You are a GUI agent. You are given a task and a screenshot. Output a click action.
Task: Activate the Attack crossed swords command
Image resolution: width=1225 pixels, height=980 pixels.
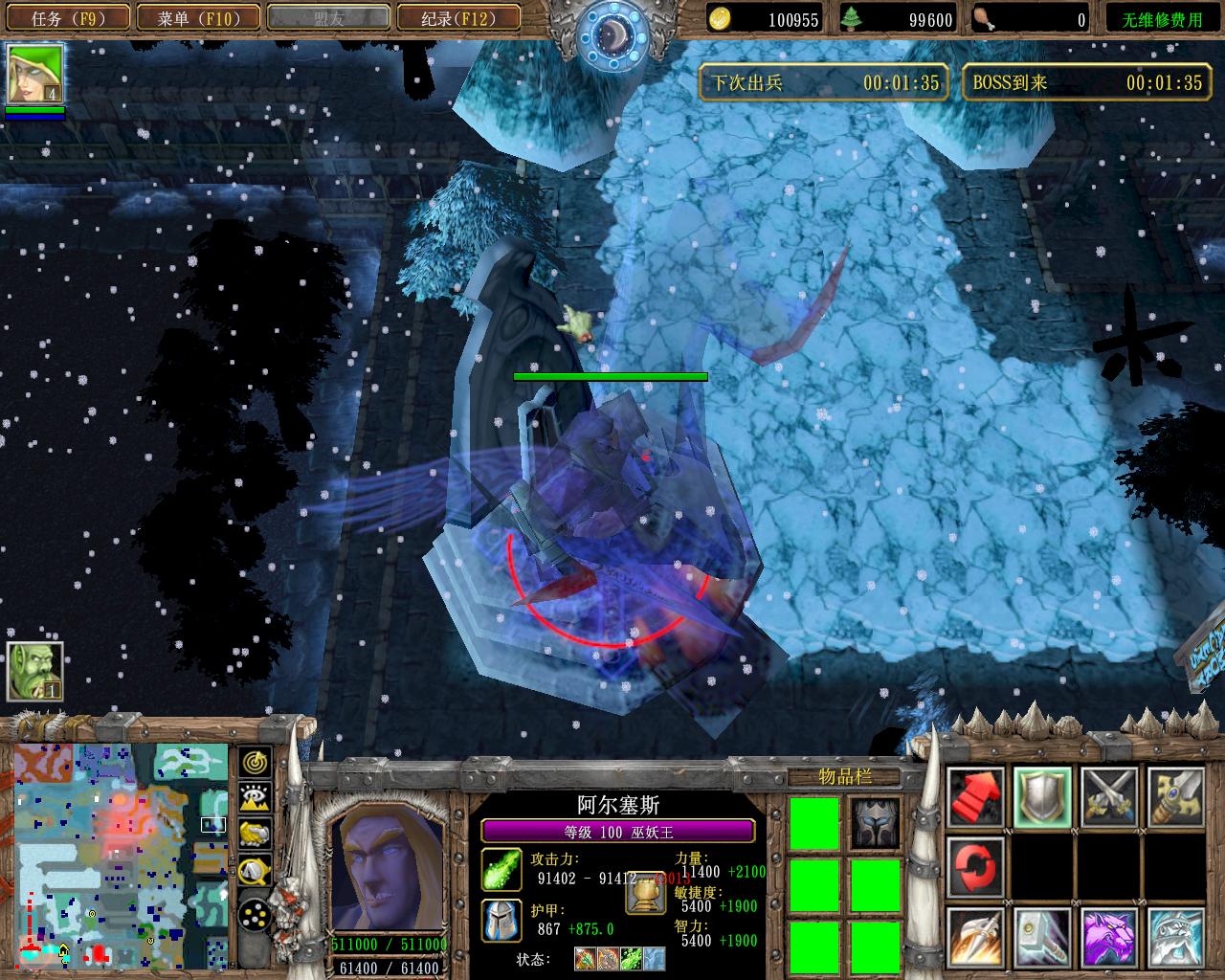click(x=1109, y=797)
